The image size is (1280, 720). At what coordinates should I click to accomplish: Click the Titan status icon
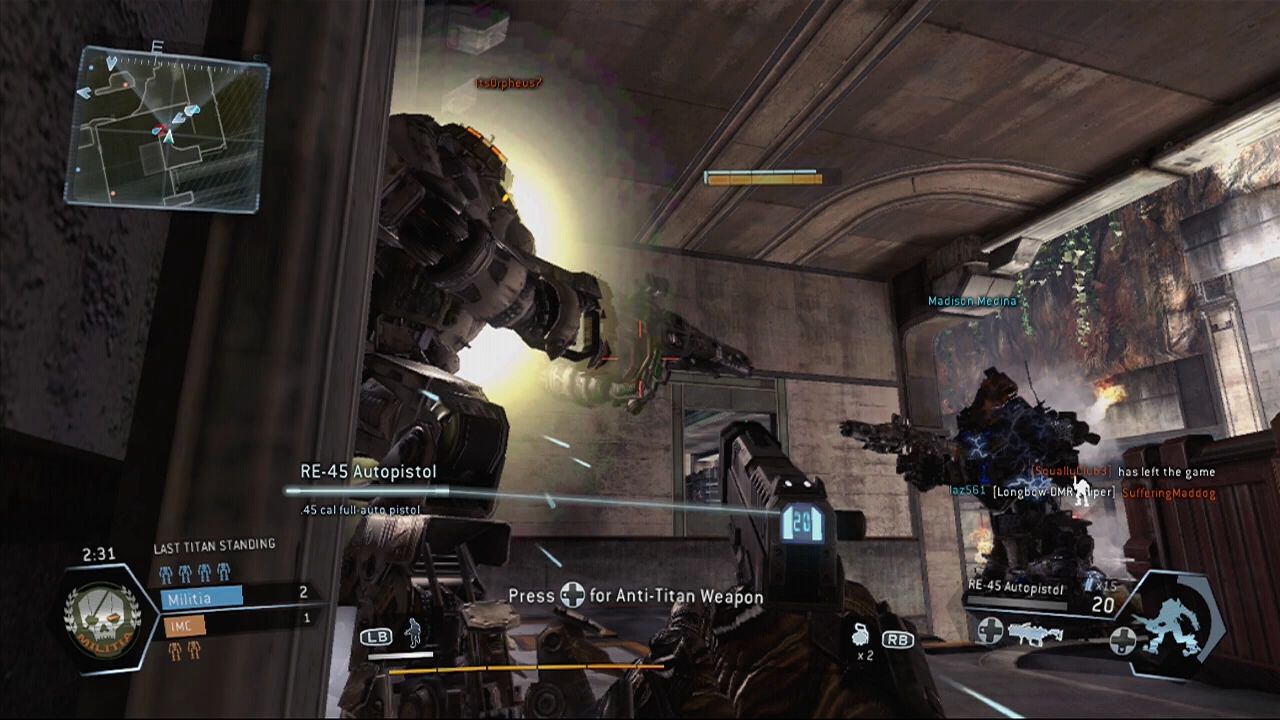coord(1172,622)
